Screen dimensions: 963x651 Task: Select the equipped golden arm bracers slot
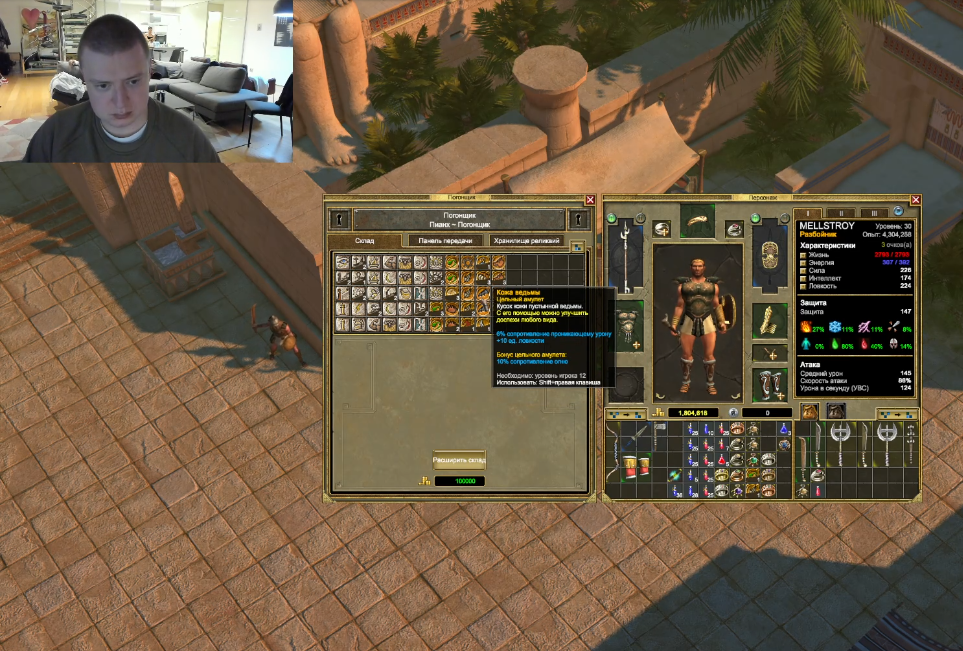click(x=769, y=320)
